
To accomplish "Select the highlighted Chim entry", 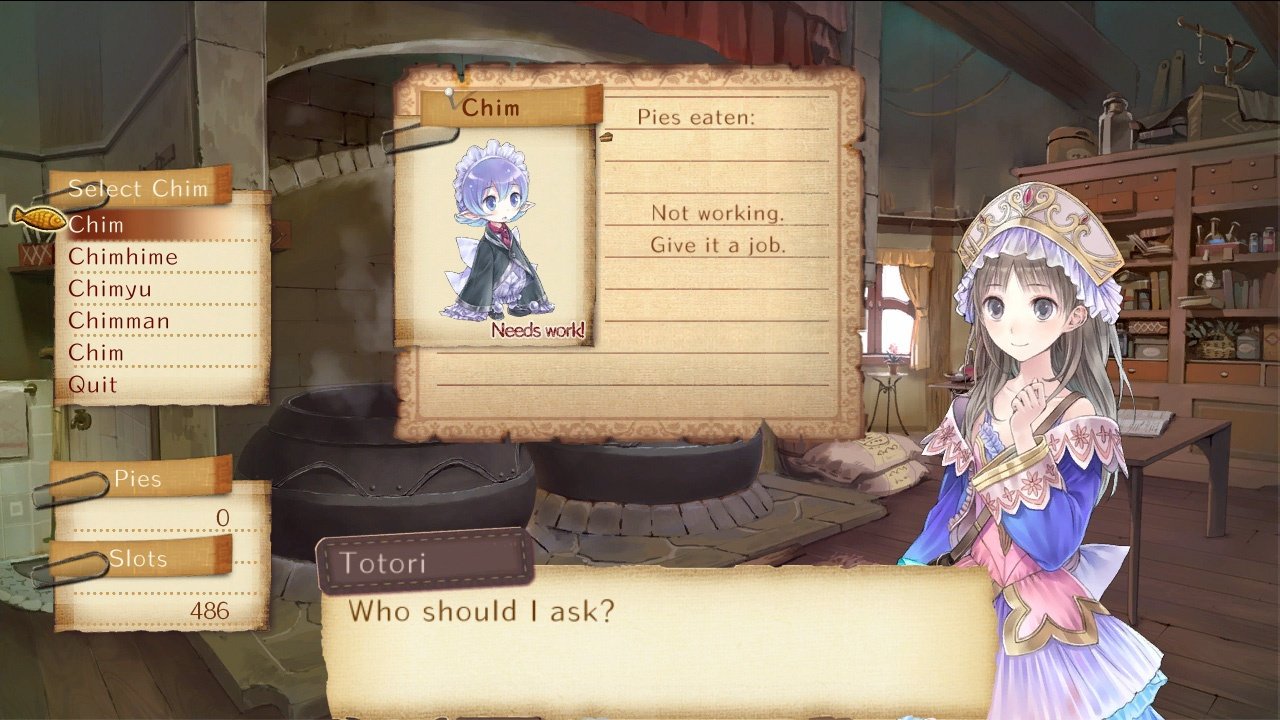I will pyautogui.click(x=95, y=225).
